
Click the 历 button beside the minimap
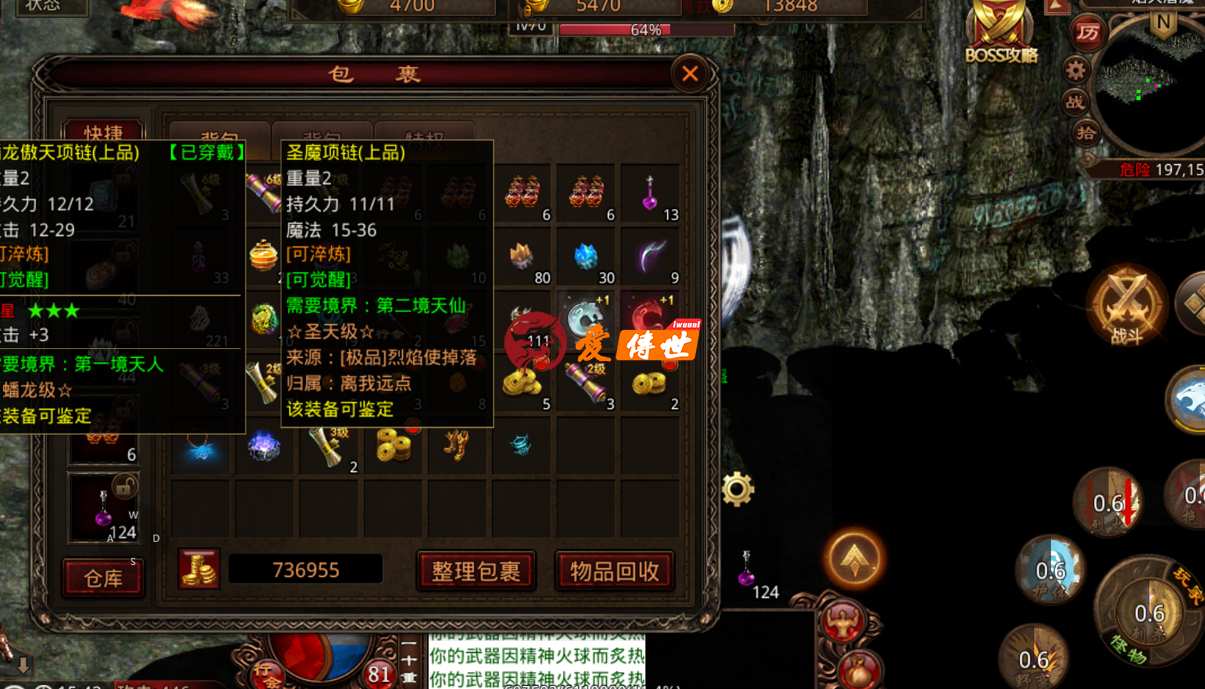[x=1085, y=32]
